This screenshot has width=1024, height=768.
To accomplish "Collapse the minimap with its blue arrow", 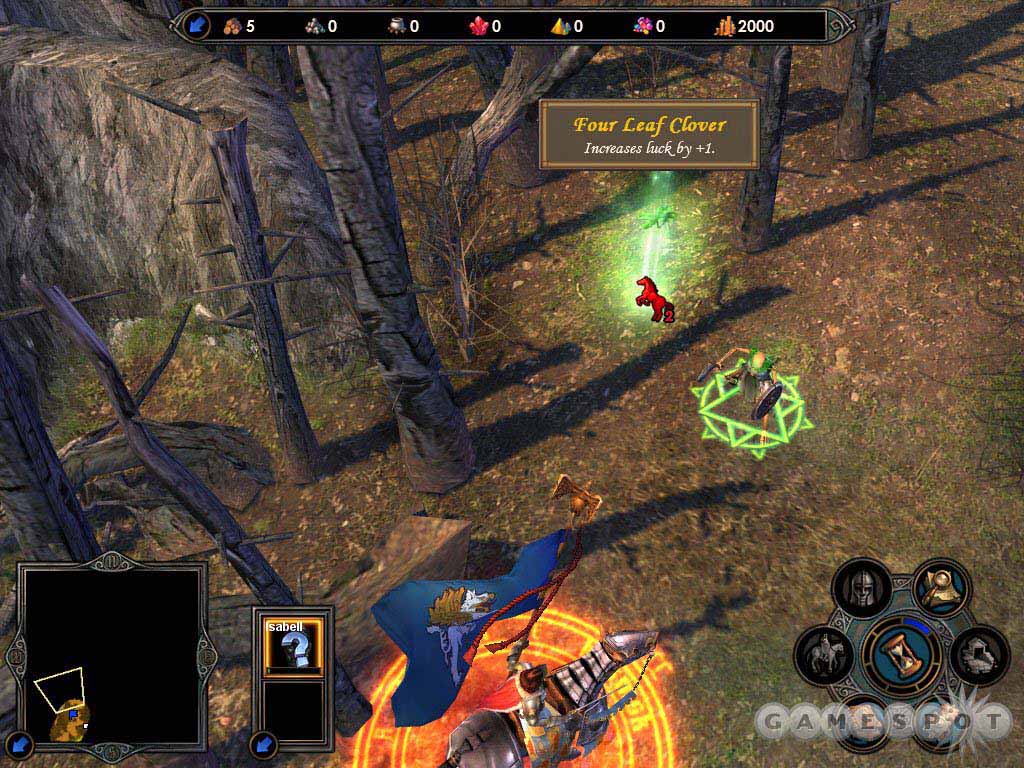I will [23, 742].
